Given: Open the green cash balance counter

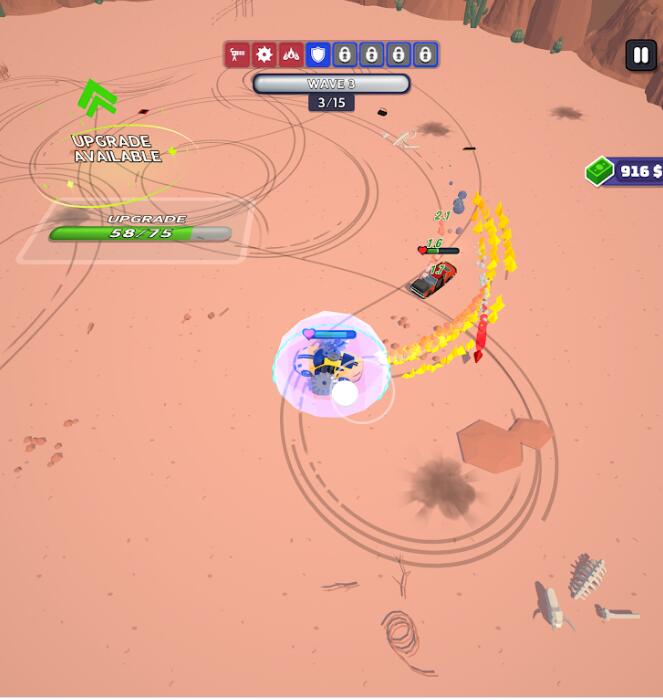Looking at the screenshot, I should [626, 171].
